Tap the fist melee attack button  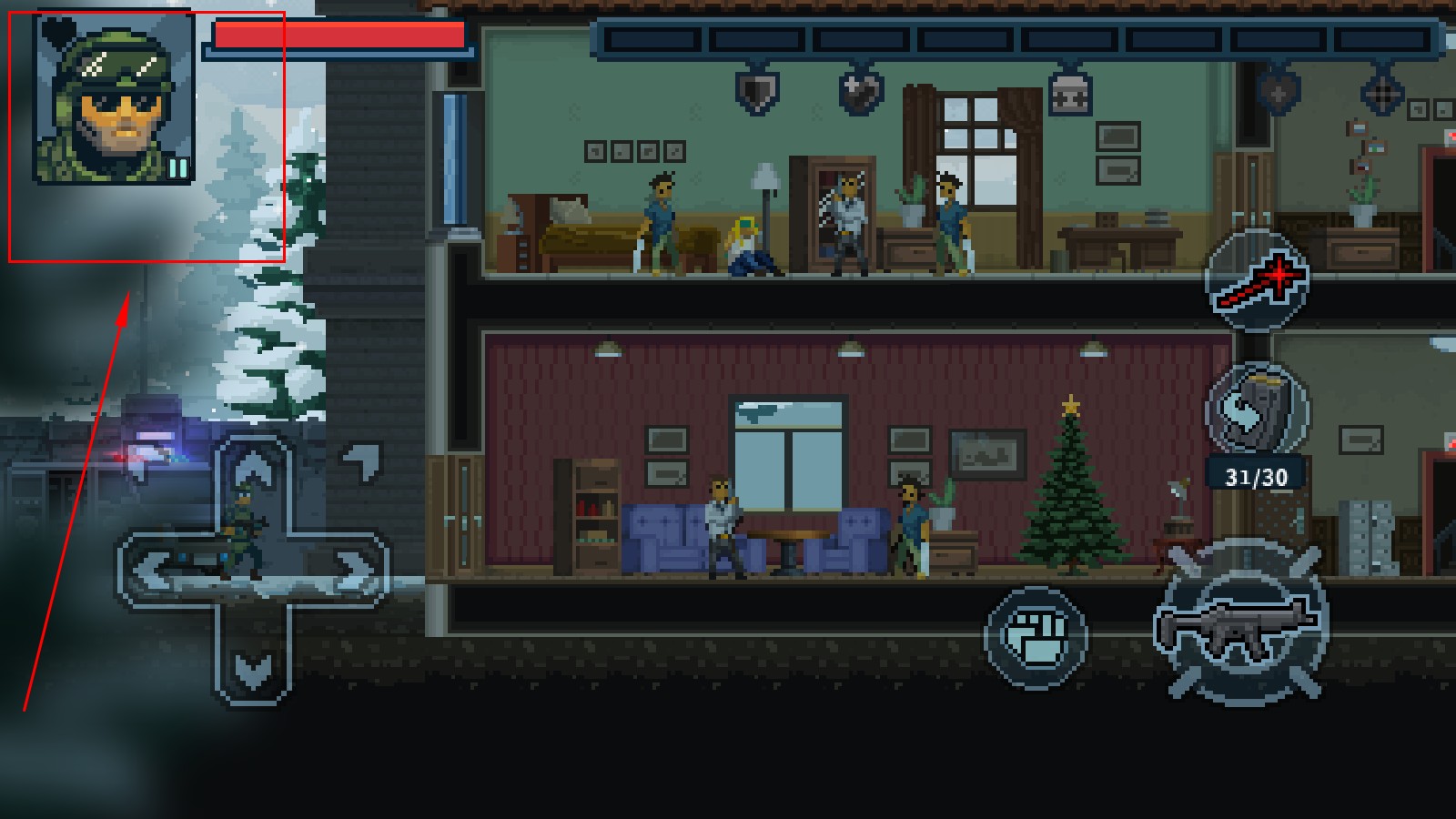point(1036,636)
